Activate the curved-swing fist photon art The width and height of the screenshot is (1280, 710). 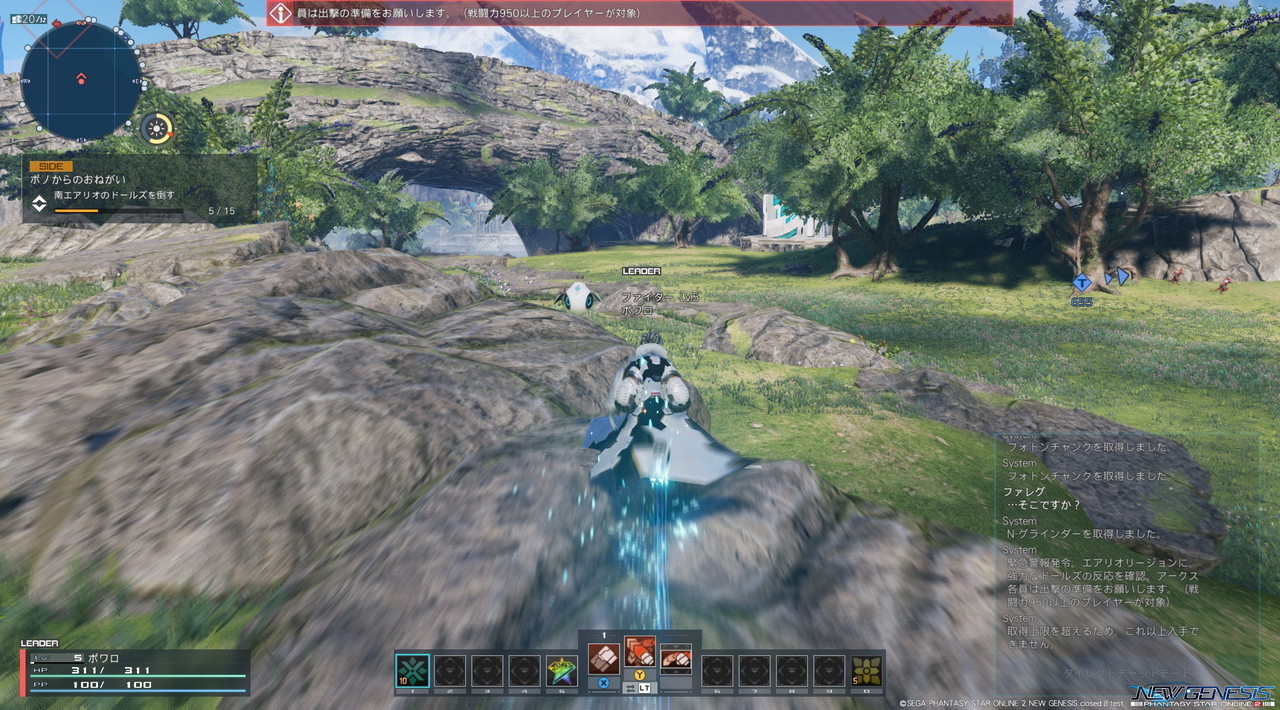click(x=677, y=658)
